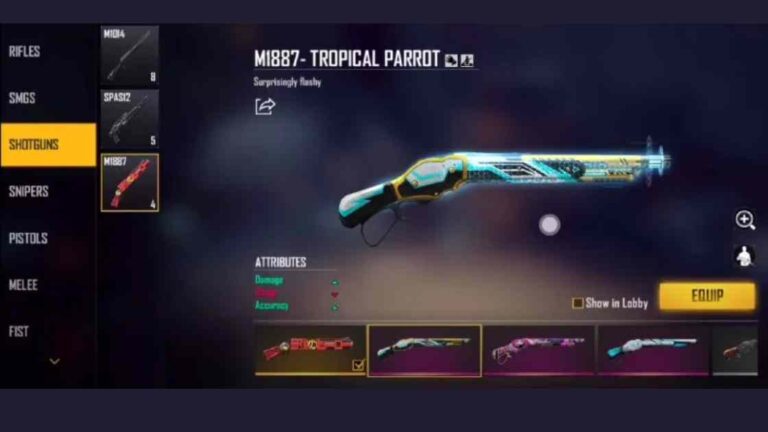Select the white and teal M1887 skin

[x=653, y=349]
